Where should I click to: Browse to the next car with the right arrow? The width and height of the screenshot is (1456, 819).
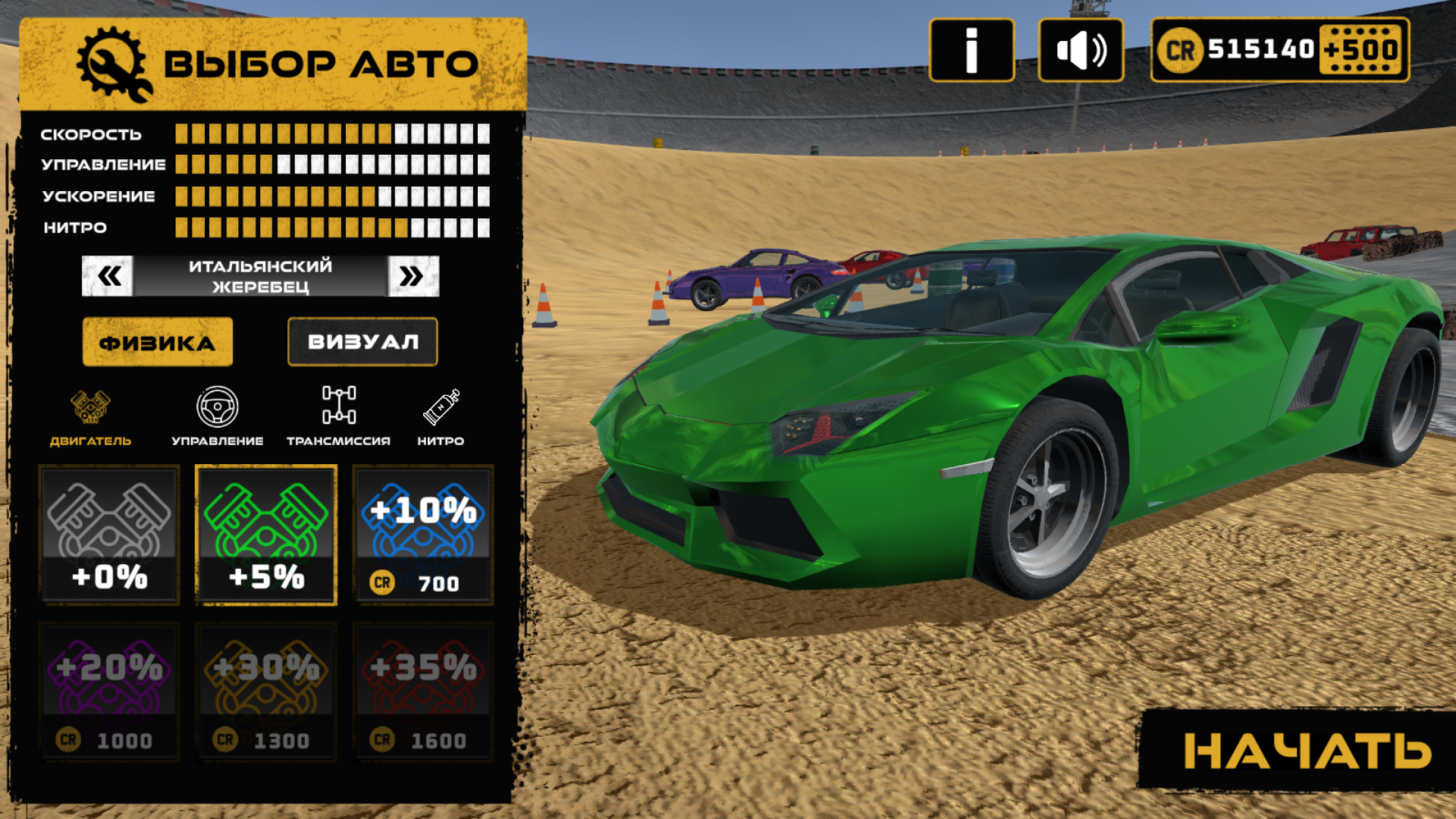pos(412,275)
